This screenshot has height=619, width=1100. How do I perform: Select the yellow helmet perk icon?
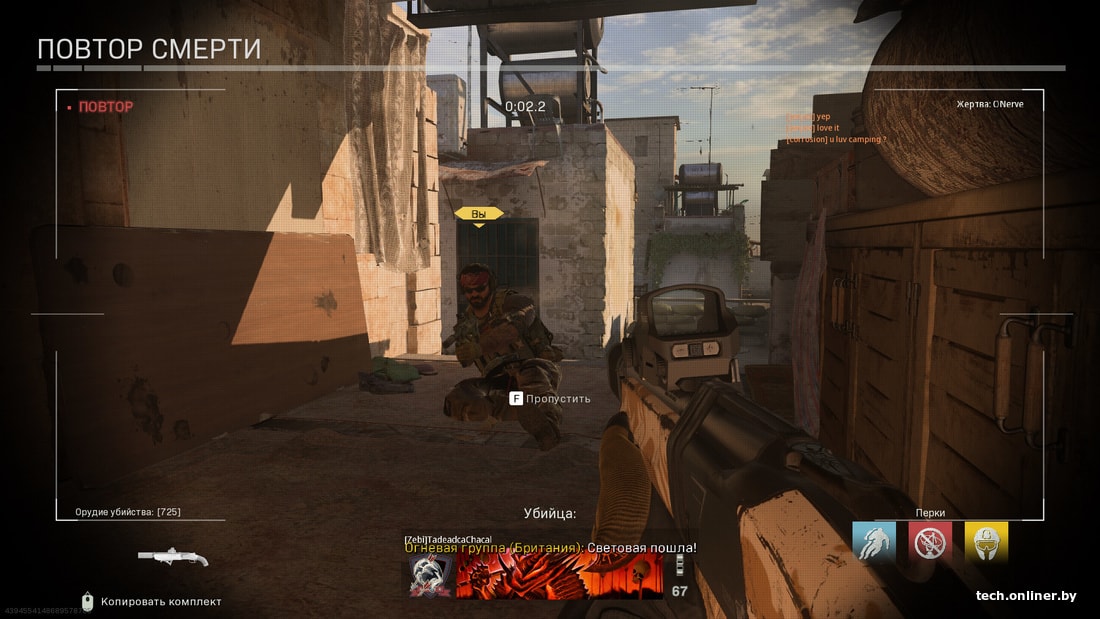[x=986, y=542]
